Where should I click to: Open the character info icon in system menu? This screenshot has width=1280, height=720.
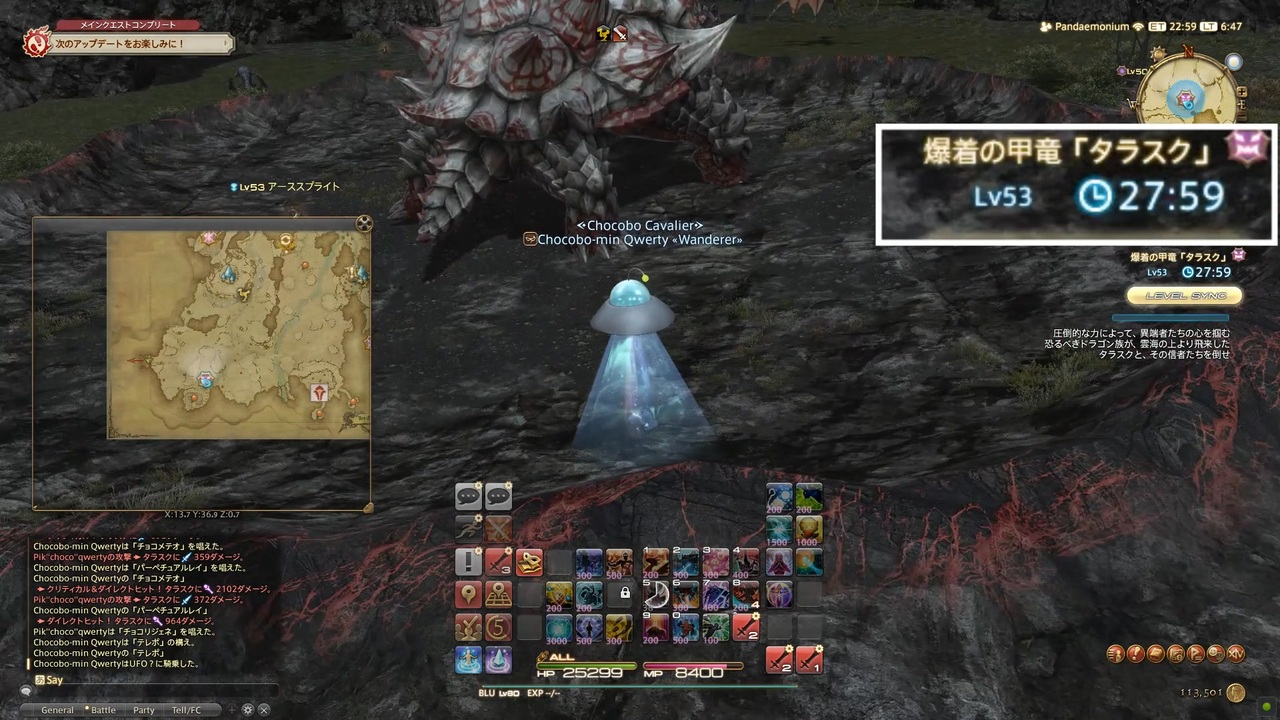pyautogui.click(x=1116, y=654)
